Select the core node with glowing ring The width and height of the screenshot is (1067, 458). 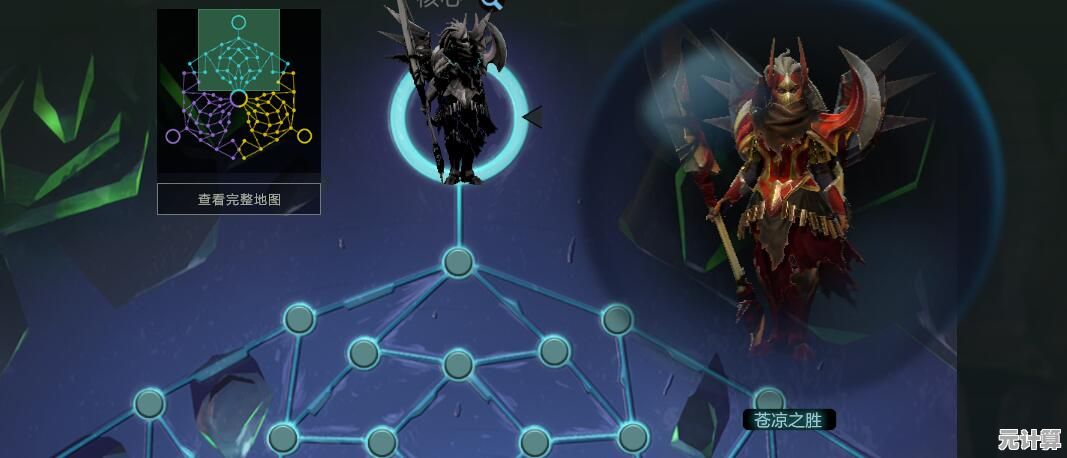[x=459, y=115]
